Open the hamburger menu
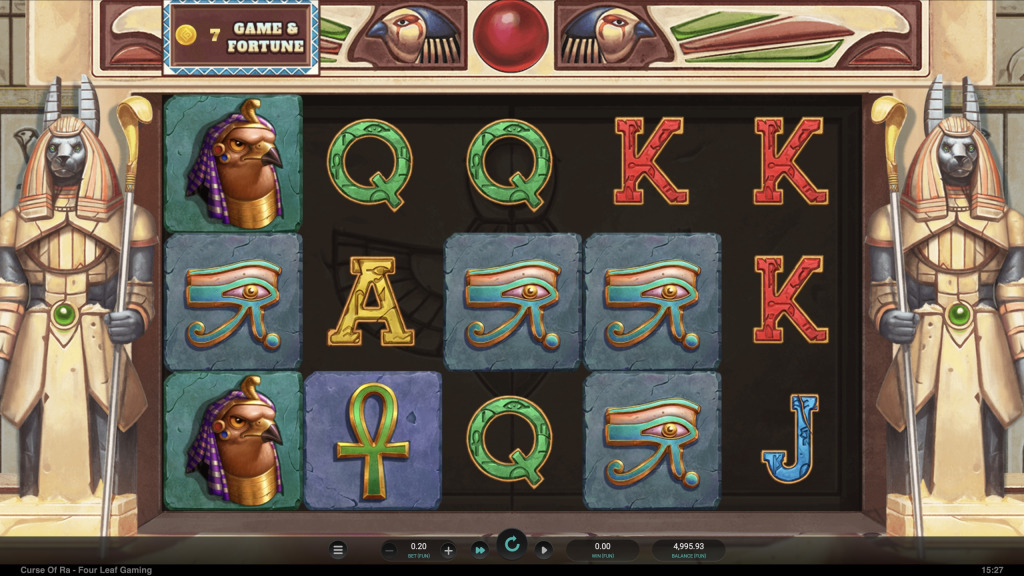 click(338, 550)
